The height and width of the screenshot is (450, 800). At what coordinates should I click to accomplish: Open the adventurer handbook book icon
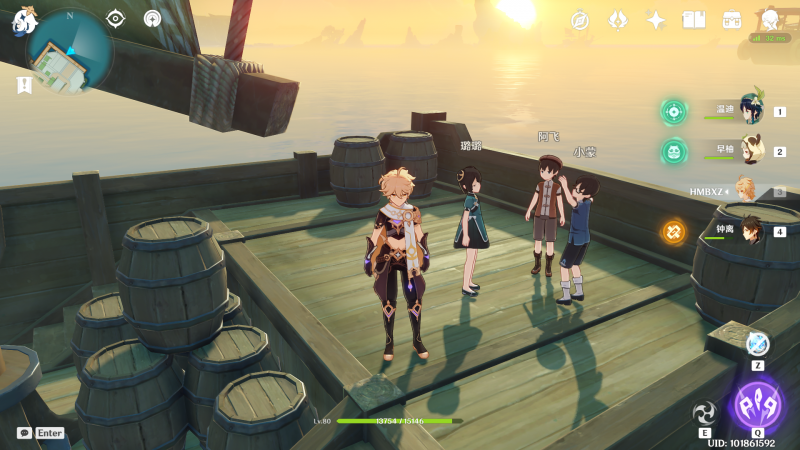coord(694,20)
